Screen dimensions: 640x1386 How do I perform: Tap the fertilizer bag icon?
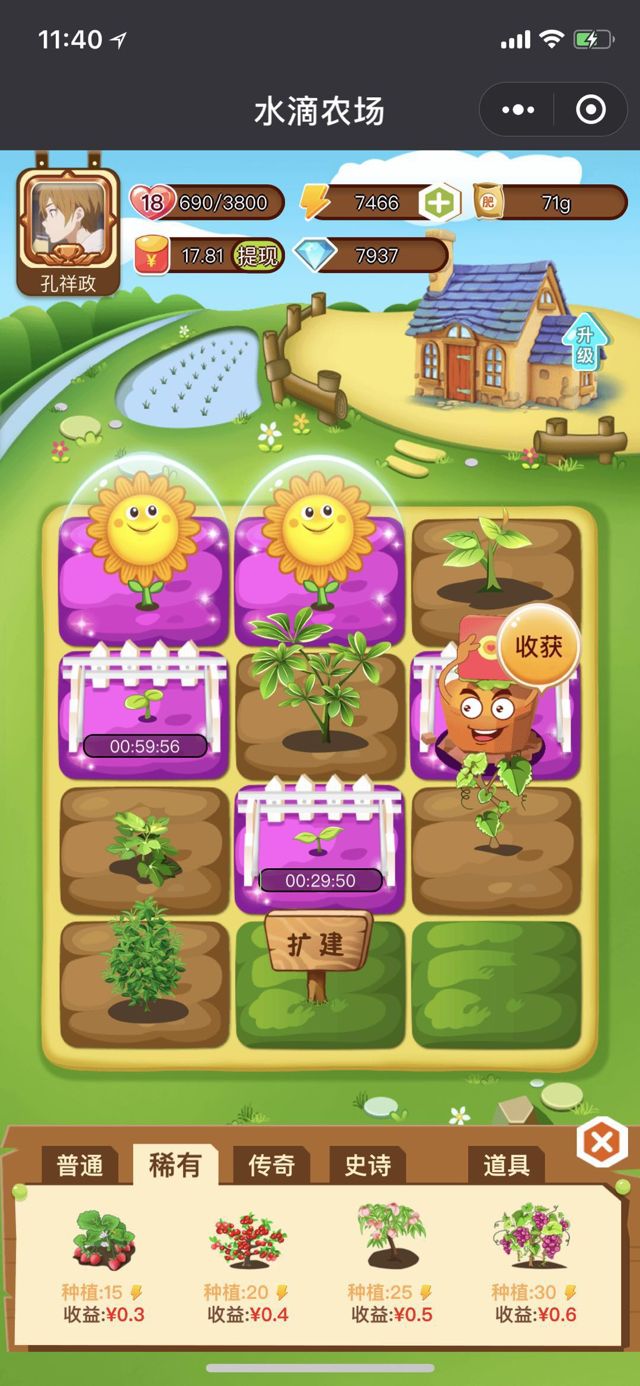pos(489,203)
